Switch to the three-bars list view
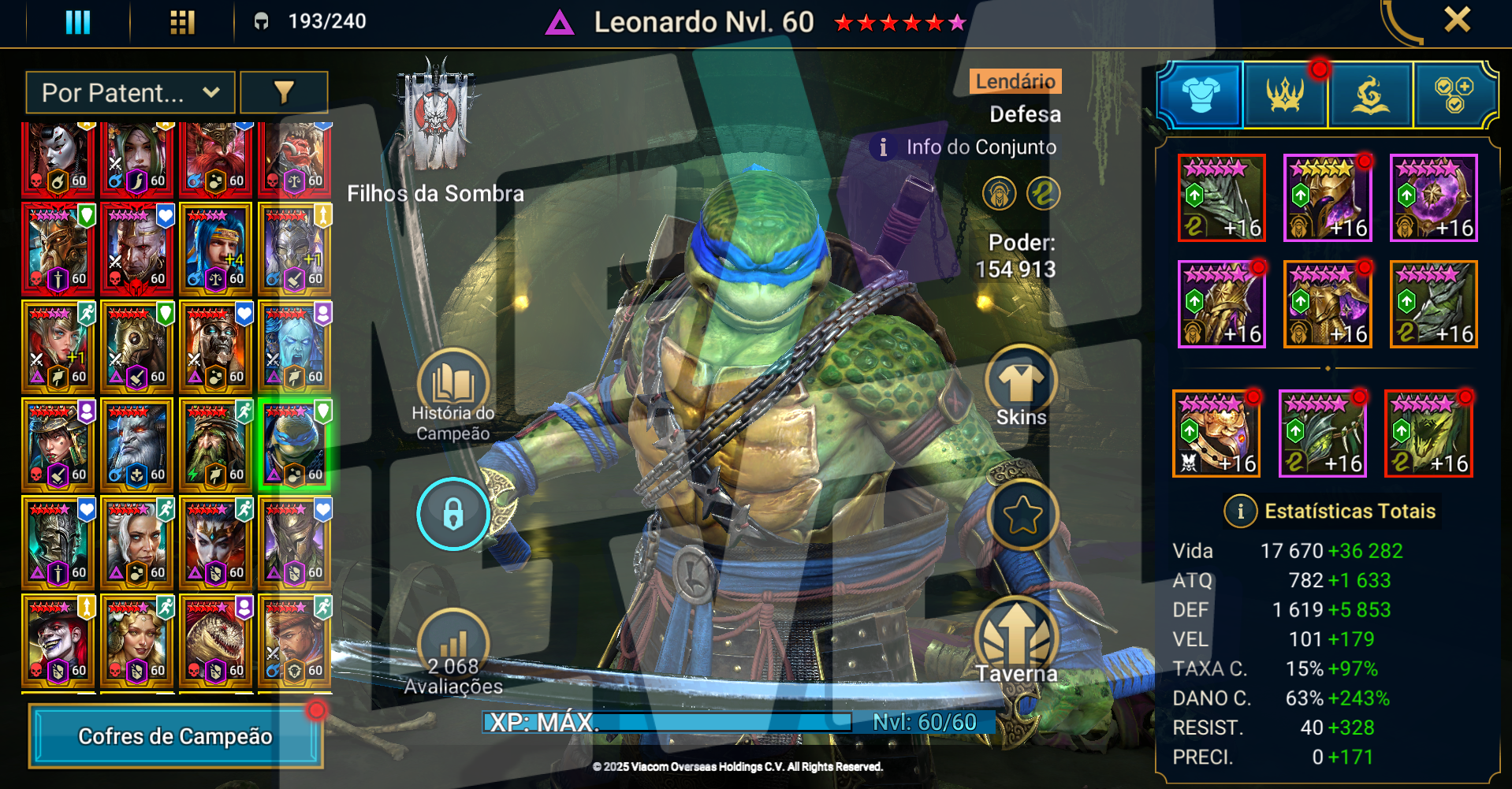1512x789 pixels. pos(77,22)
